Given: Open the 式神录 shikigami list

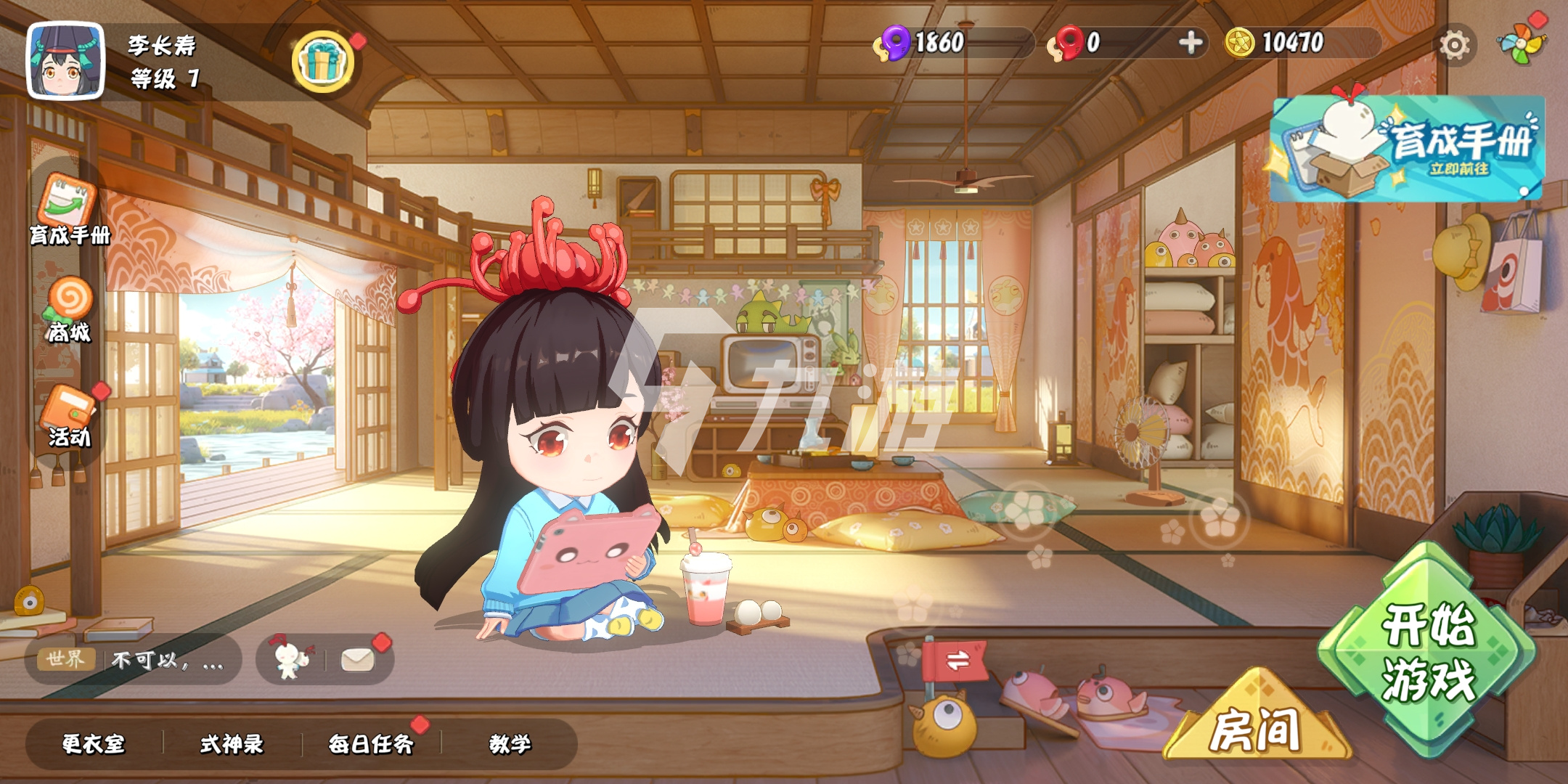Looking at the screenshot, I should 232,744.
